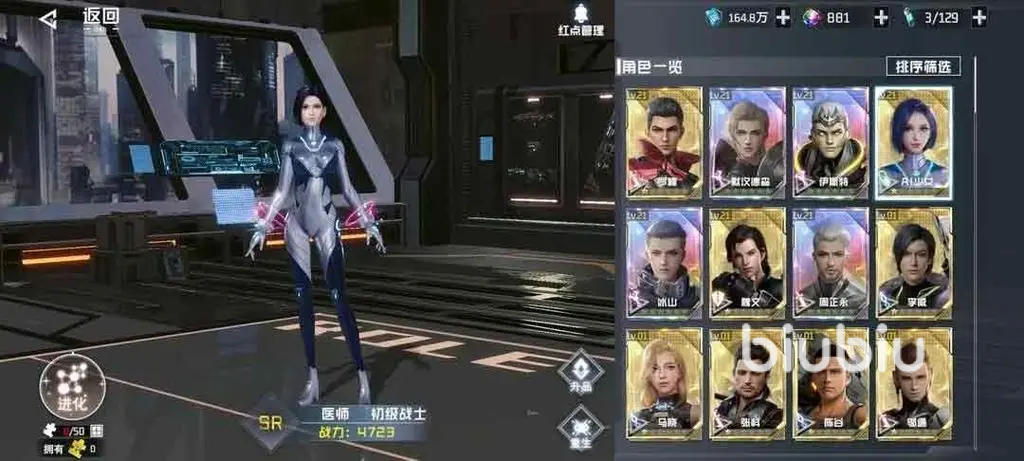Choose the 魏文 character card

click(747, 262)
